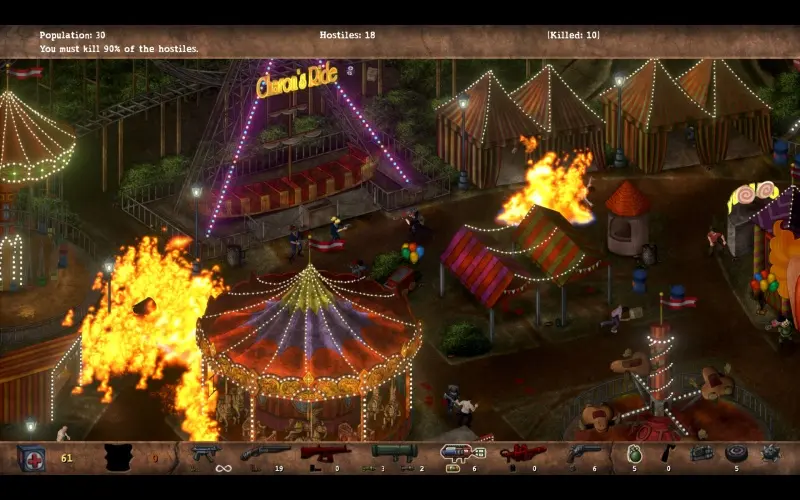Switch to the shotgun
This screenshot has width=800, height=500.
click(x=265, y=453)
